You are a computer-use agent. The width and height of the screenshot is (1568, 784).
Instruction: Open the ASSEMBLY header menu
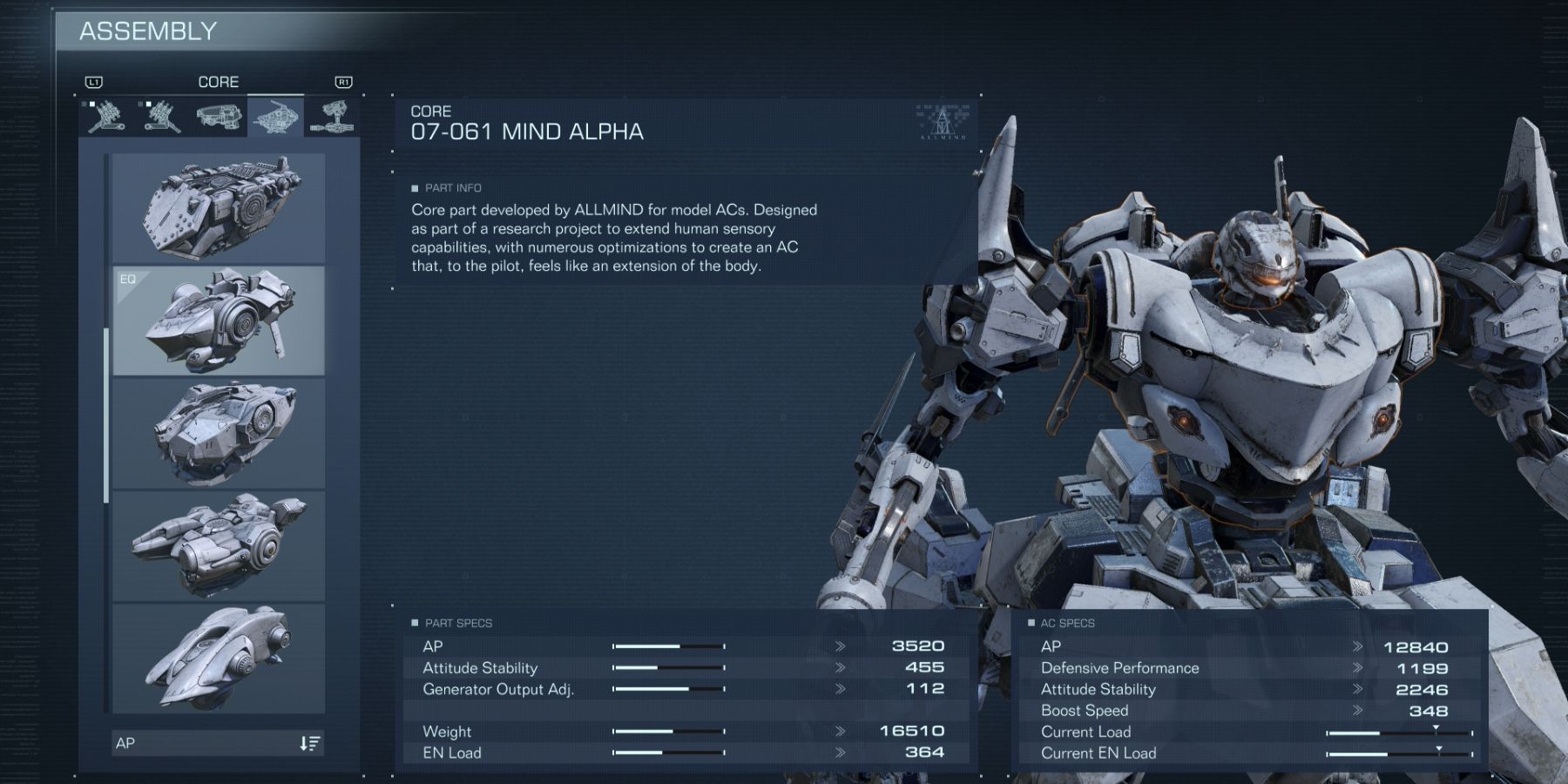(145, 29)
